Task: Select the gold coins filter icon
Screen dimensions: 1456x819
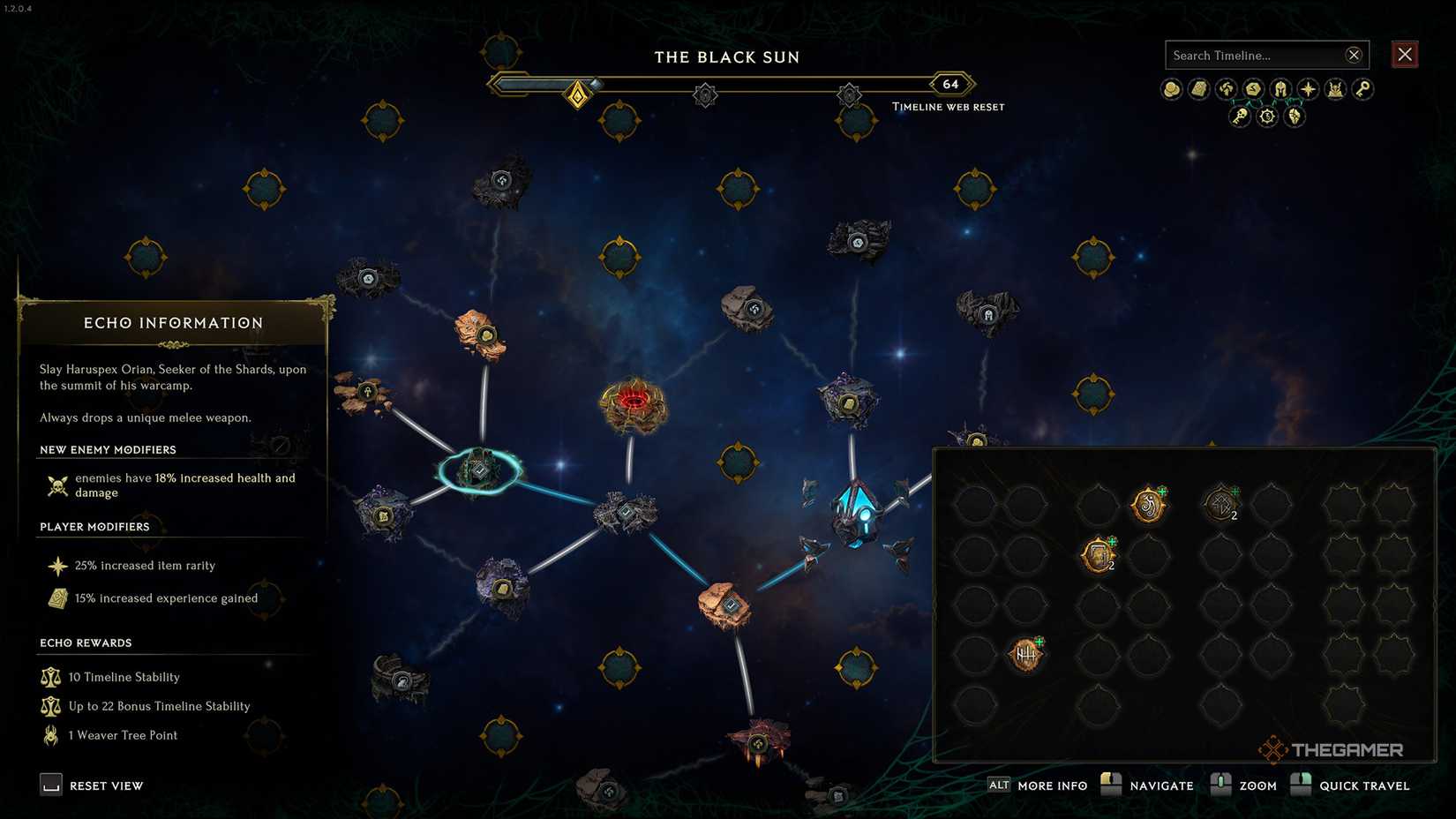Action: 1171,88
